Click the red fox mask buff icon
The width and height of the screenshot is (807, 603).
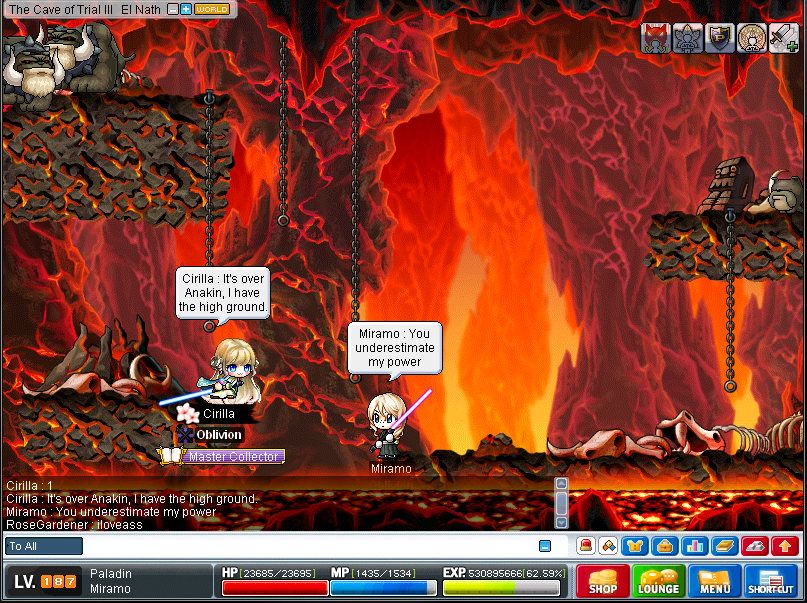click(x=655, y=38)
